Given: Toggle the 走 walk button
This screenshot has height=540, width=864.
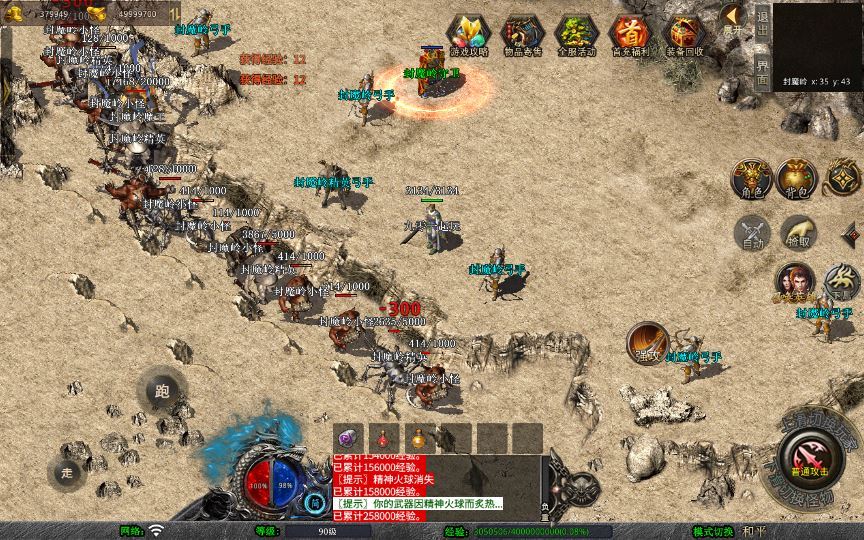Looking at the screenshot, I should (x=68, y=471).
